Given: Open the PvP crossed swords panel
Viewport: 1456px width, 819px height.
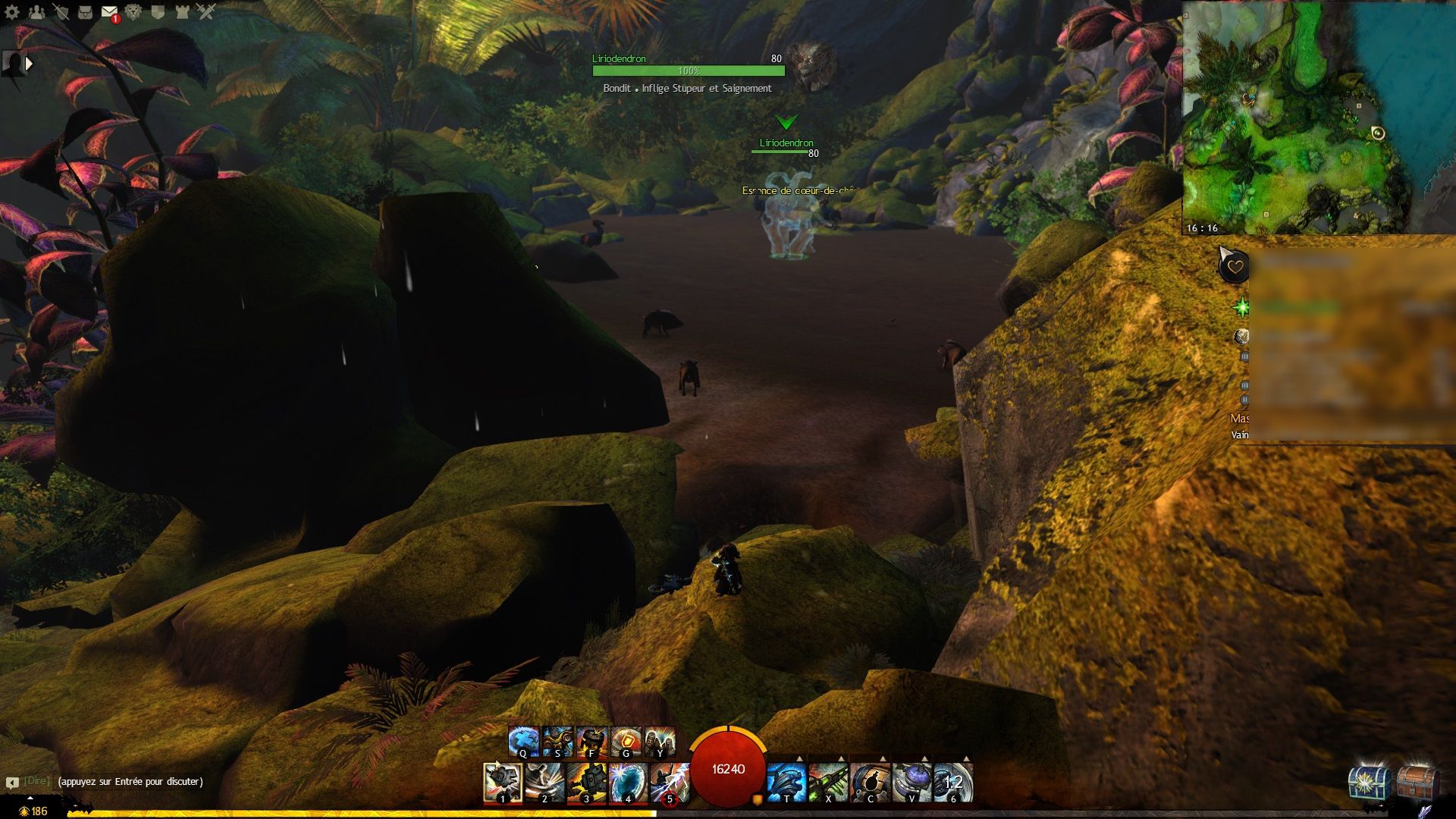Looking at the screenshot, I should coord(206,11).
